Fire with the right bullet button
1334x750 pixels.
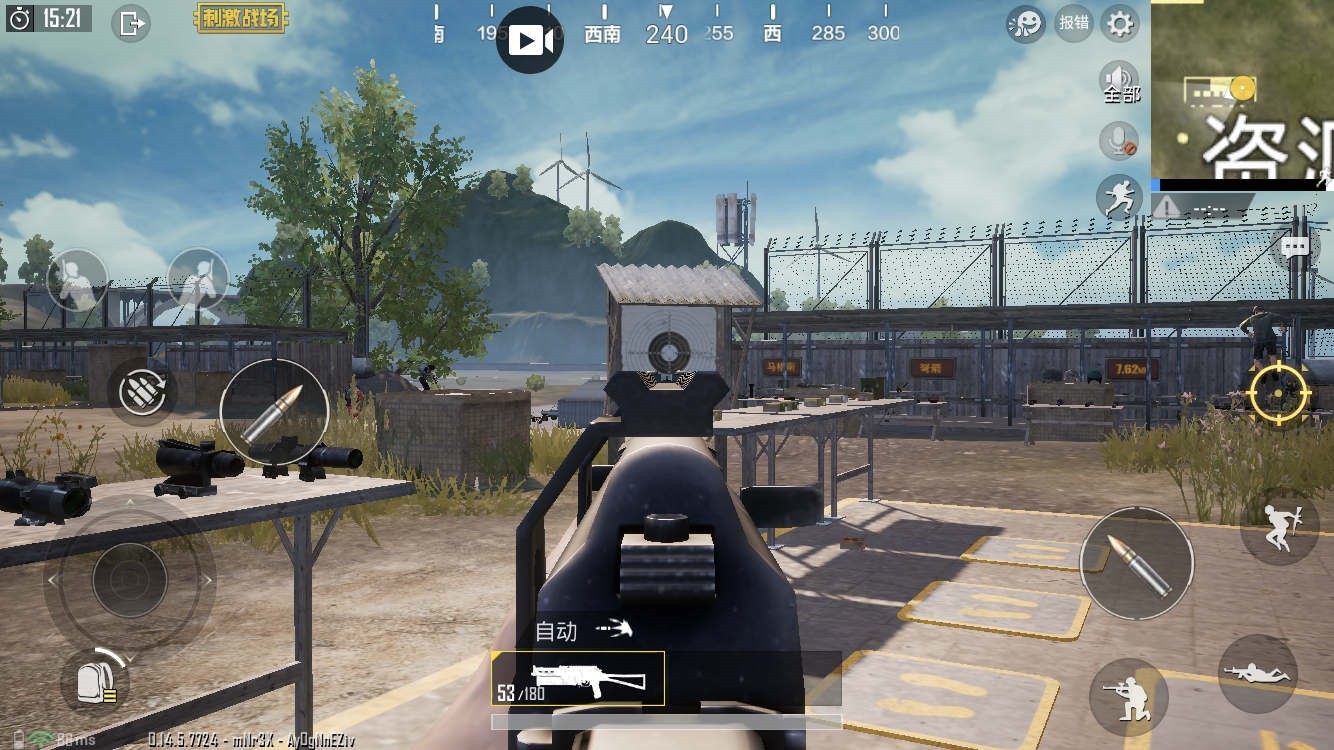pyautogui.click(x=1136, y=563)
